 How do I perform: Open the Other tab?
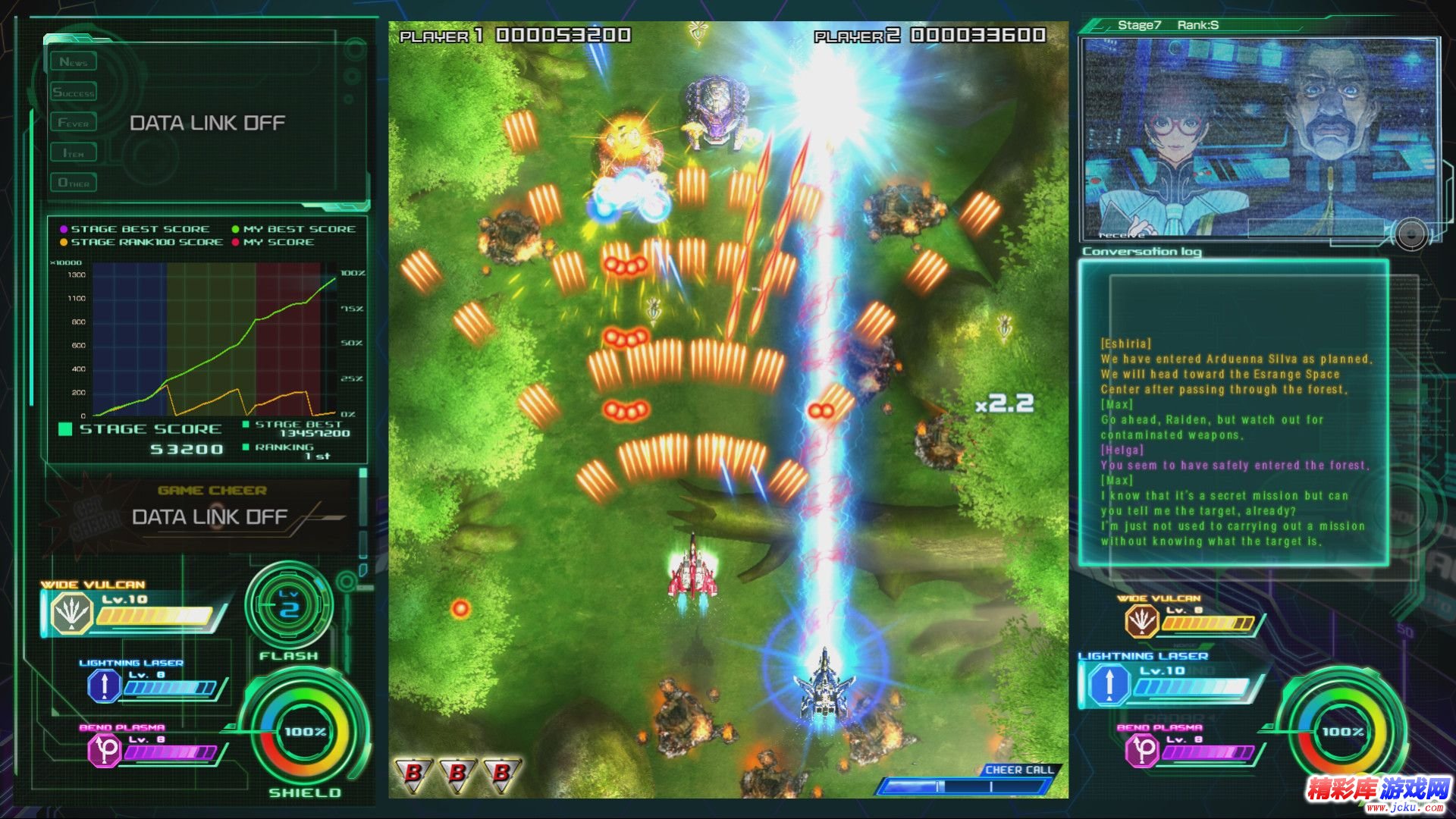pyautogui.click(x=74, y=183)
